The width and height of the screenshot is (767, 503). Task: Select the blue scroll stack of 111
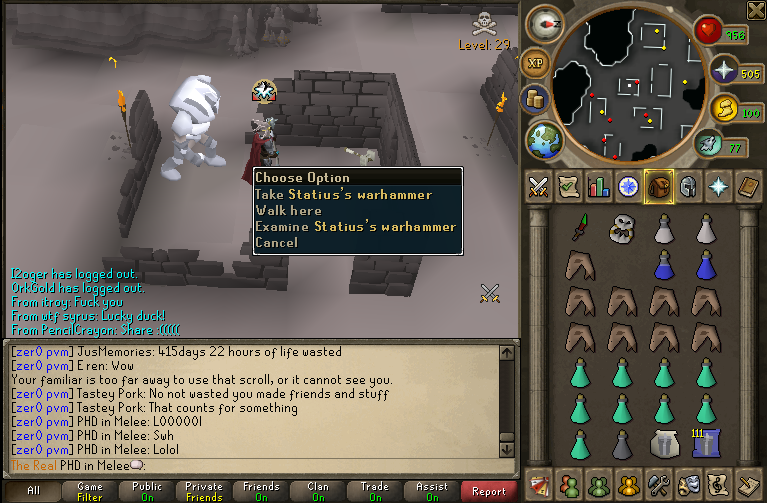(707, 442)
